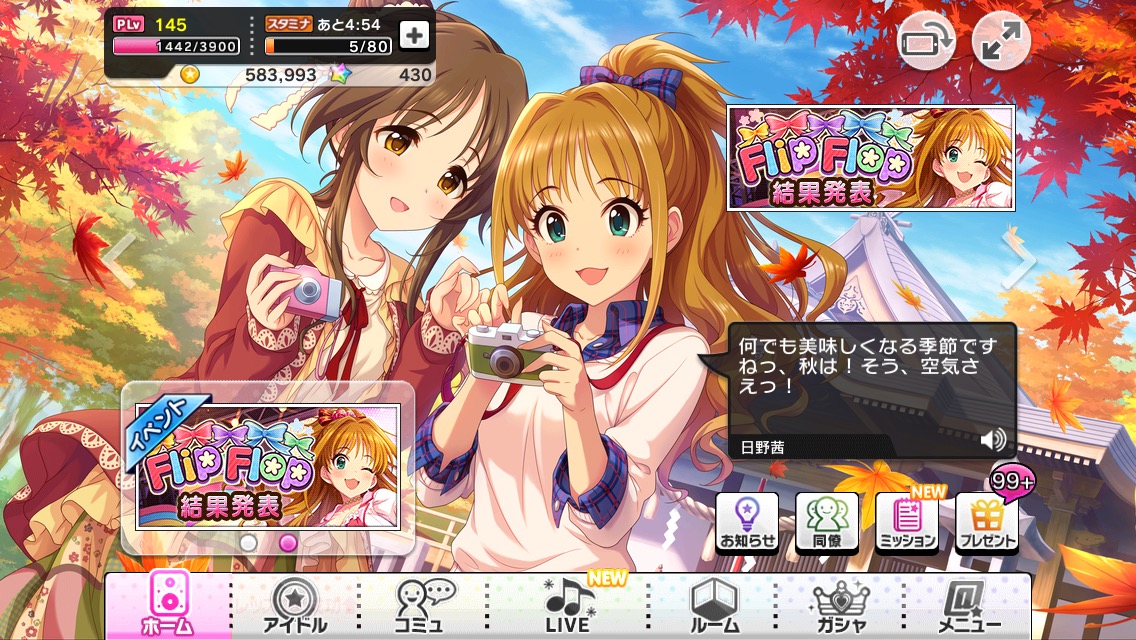Switch to the アイドル idol tab
Screen dimensions: 1136x640
(294, 606)
